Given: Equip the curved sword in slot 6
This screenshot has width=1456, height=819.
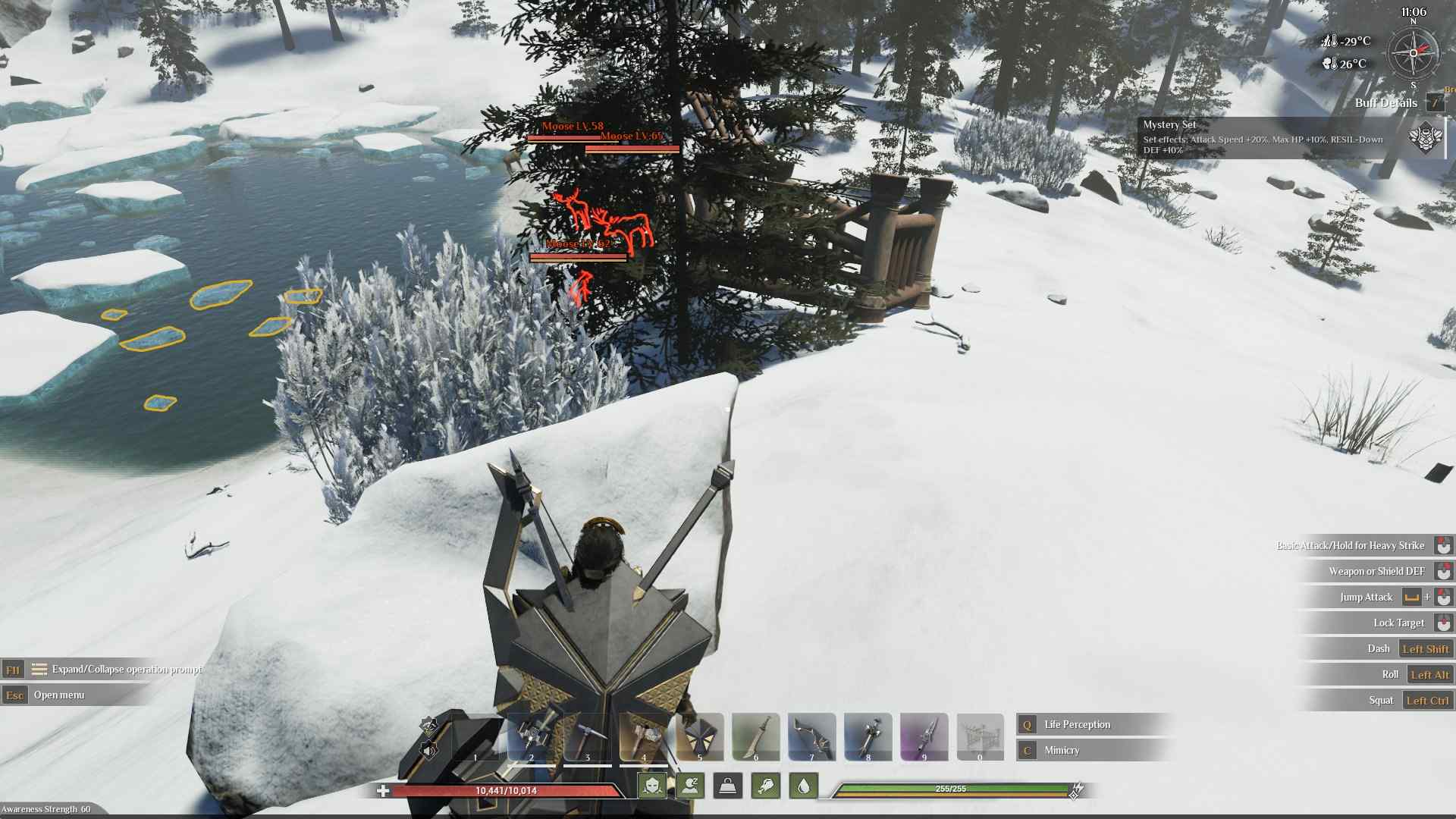Looking at the screenshot, I should pos(756,736).
